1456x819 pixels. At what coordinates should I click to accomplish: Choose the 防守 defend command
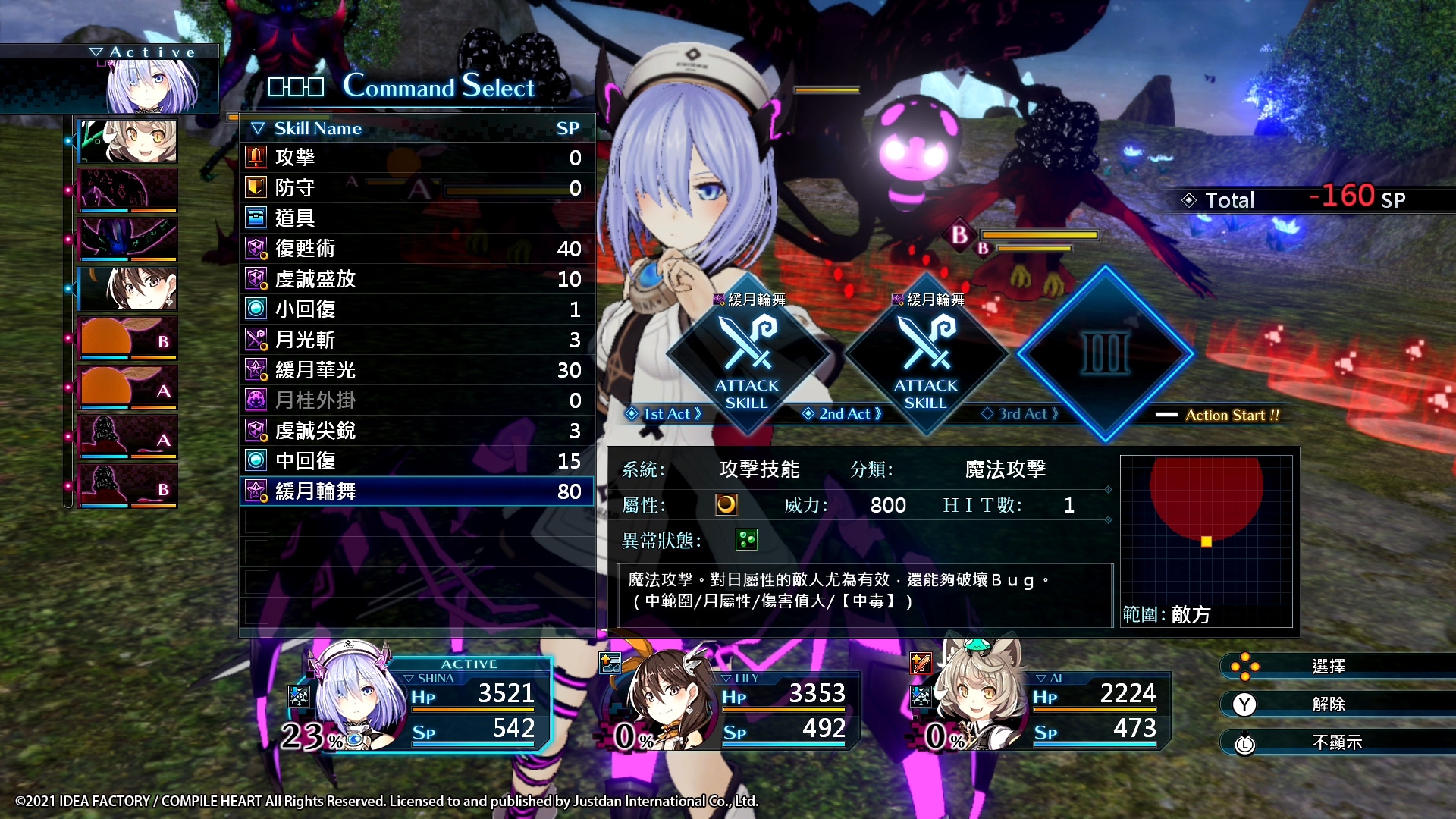coord(416,188)
